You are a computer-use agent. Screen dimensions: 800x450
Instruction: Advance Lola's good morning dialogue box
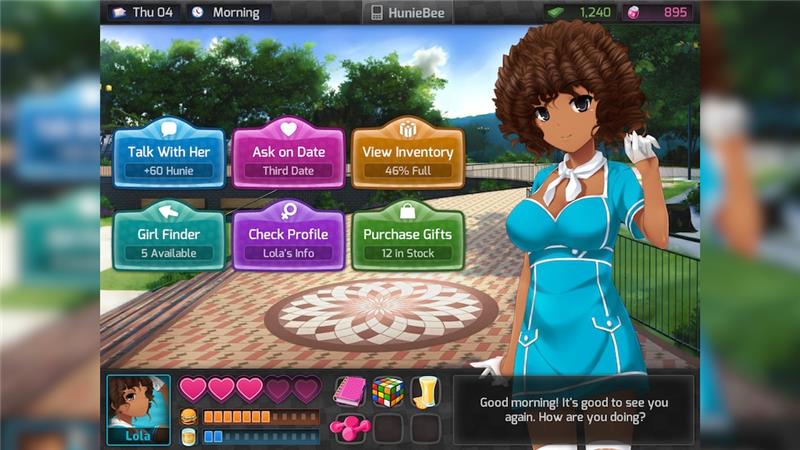click(x=573, y=410)
